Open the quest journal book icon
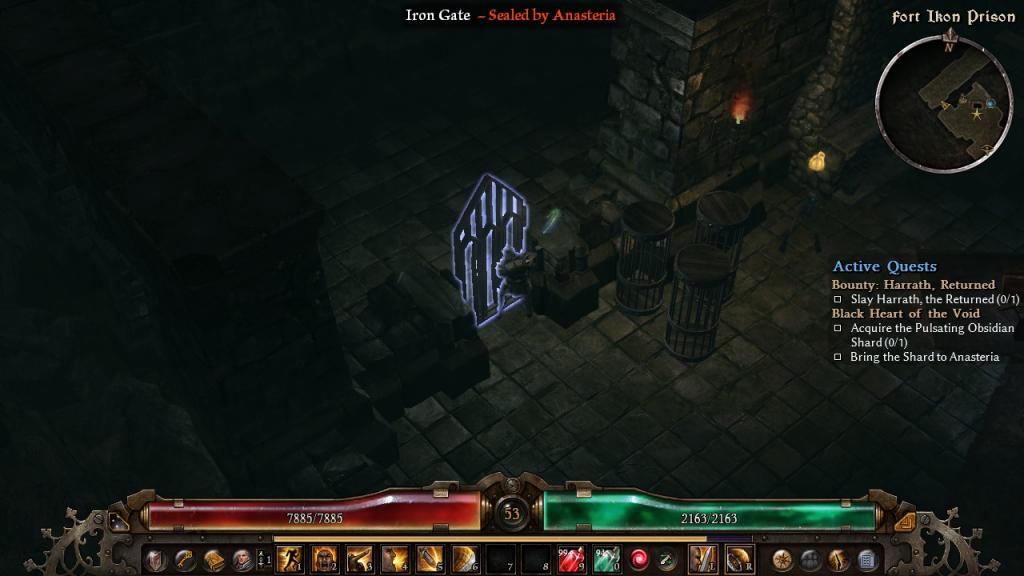 [213, 560]
